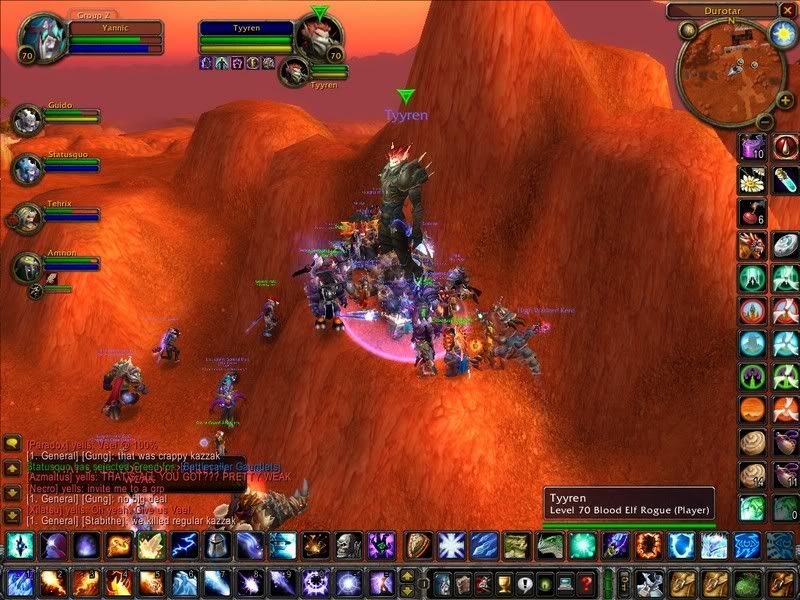Select party member Guido's portrait
Image resolution: width=800 pixels, height=600 pixels.
[26, 120]
